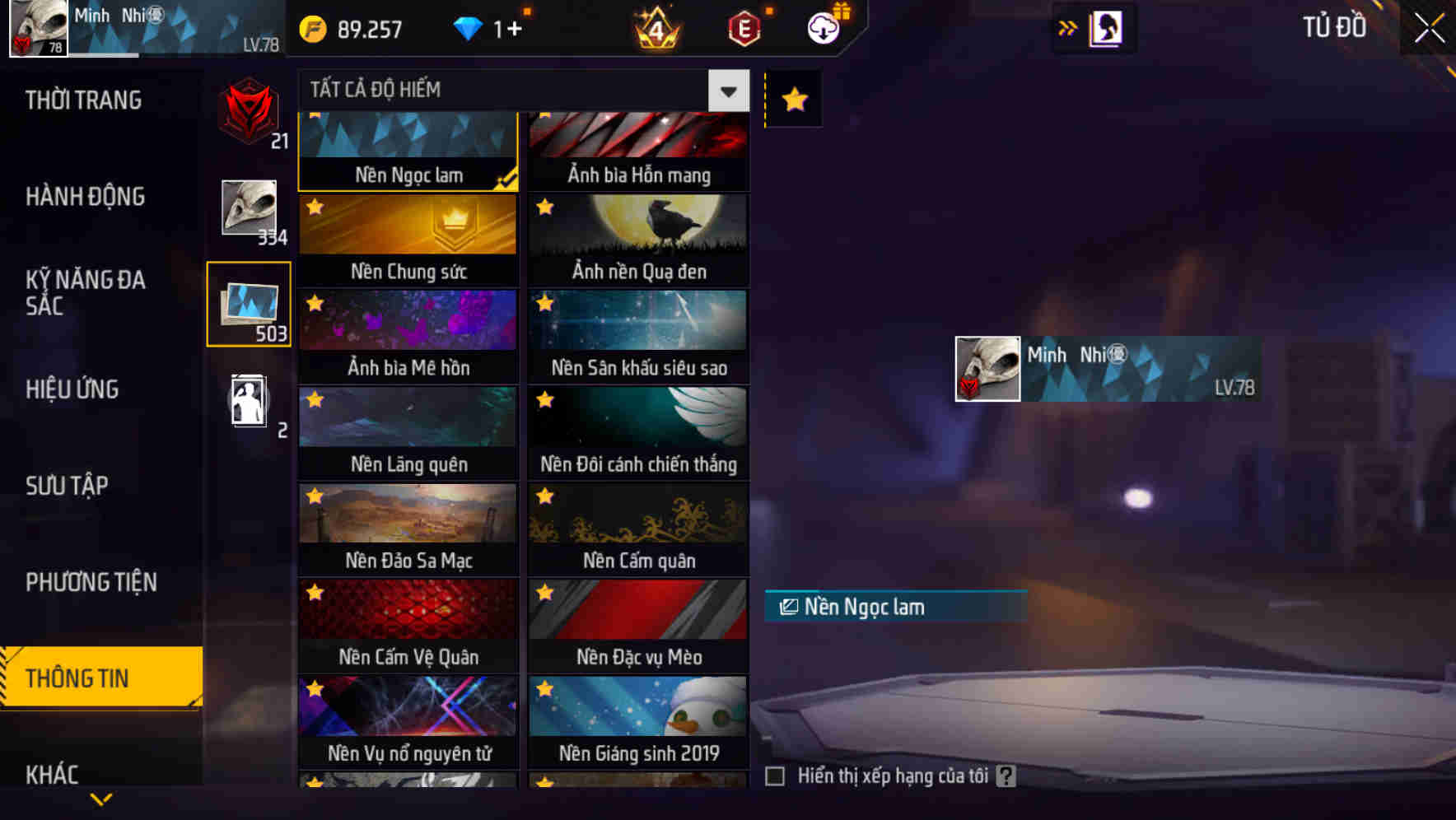Click the character portrait icon near top right
Screen dimensions: 1456x820
[1105, 27]
